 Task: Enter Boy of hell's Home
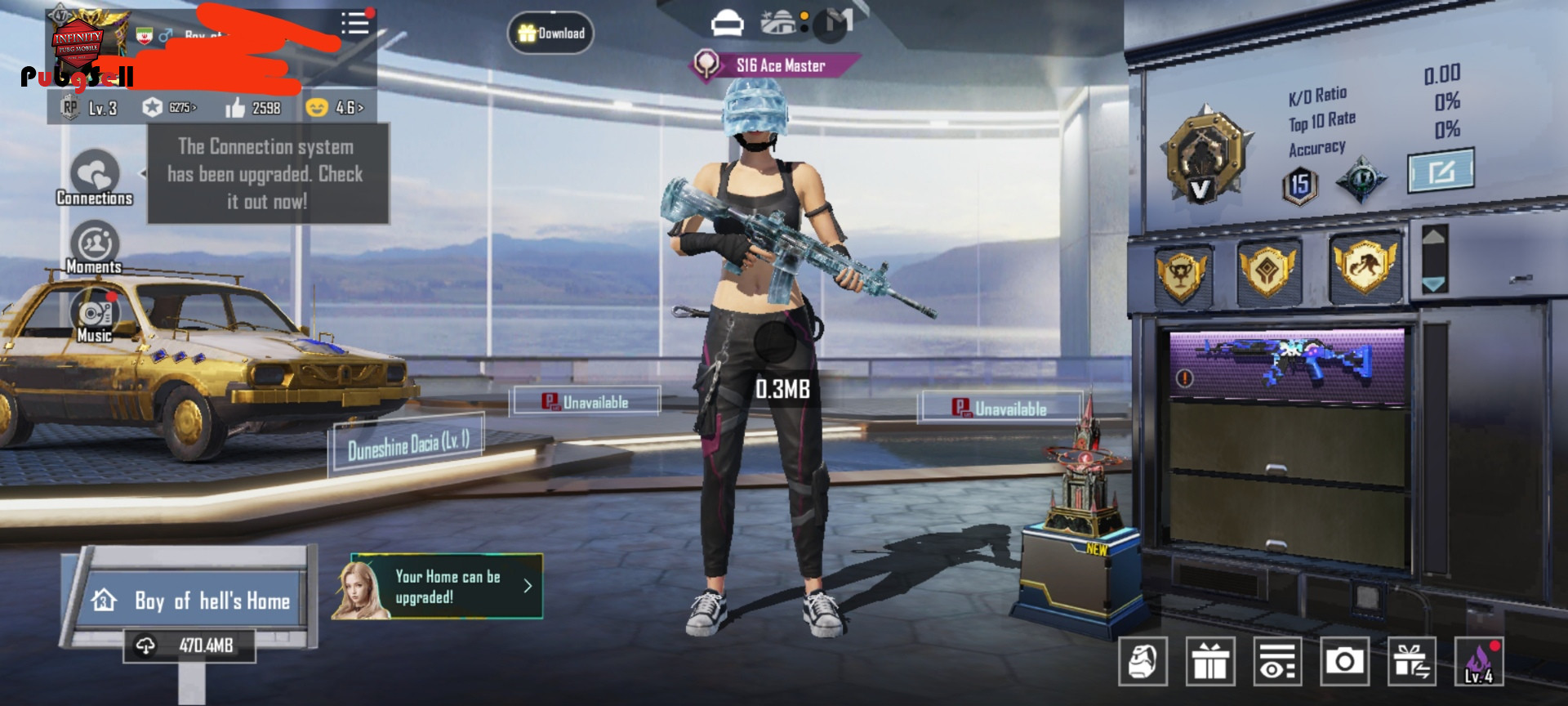coord(192,601)
